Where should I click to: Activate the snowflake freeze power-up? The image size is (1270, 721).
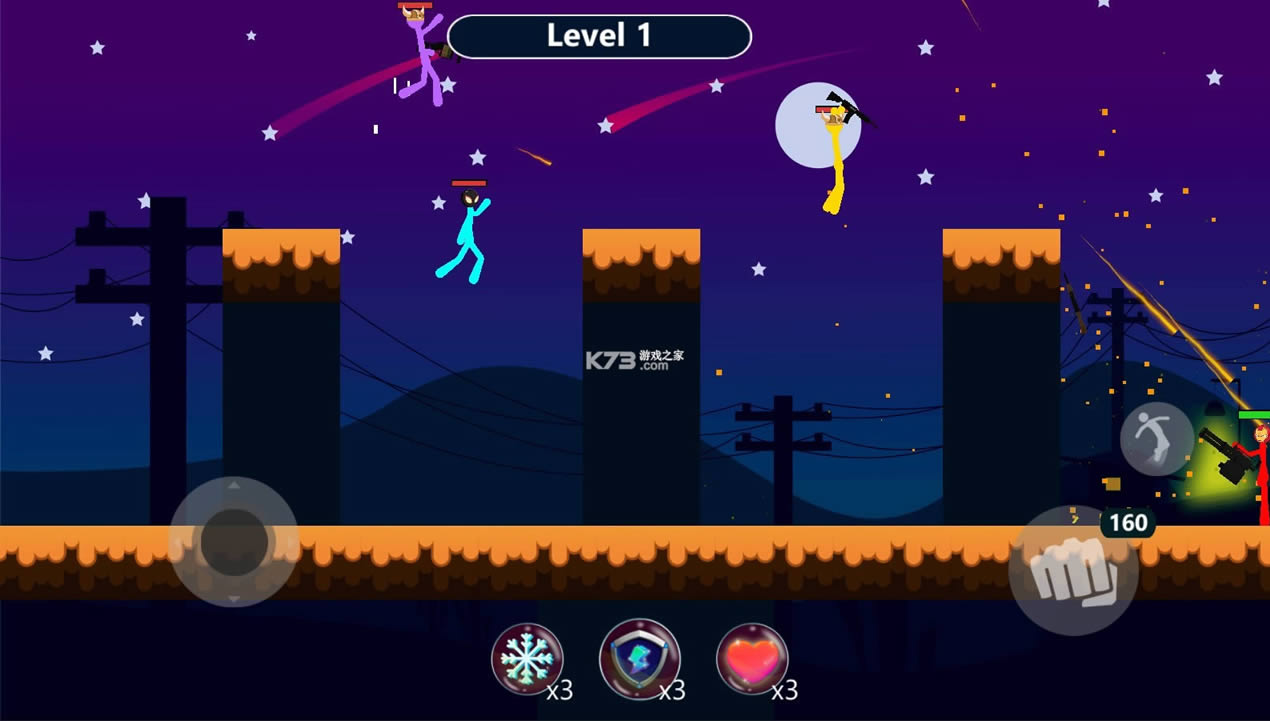pos(526,660)
